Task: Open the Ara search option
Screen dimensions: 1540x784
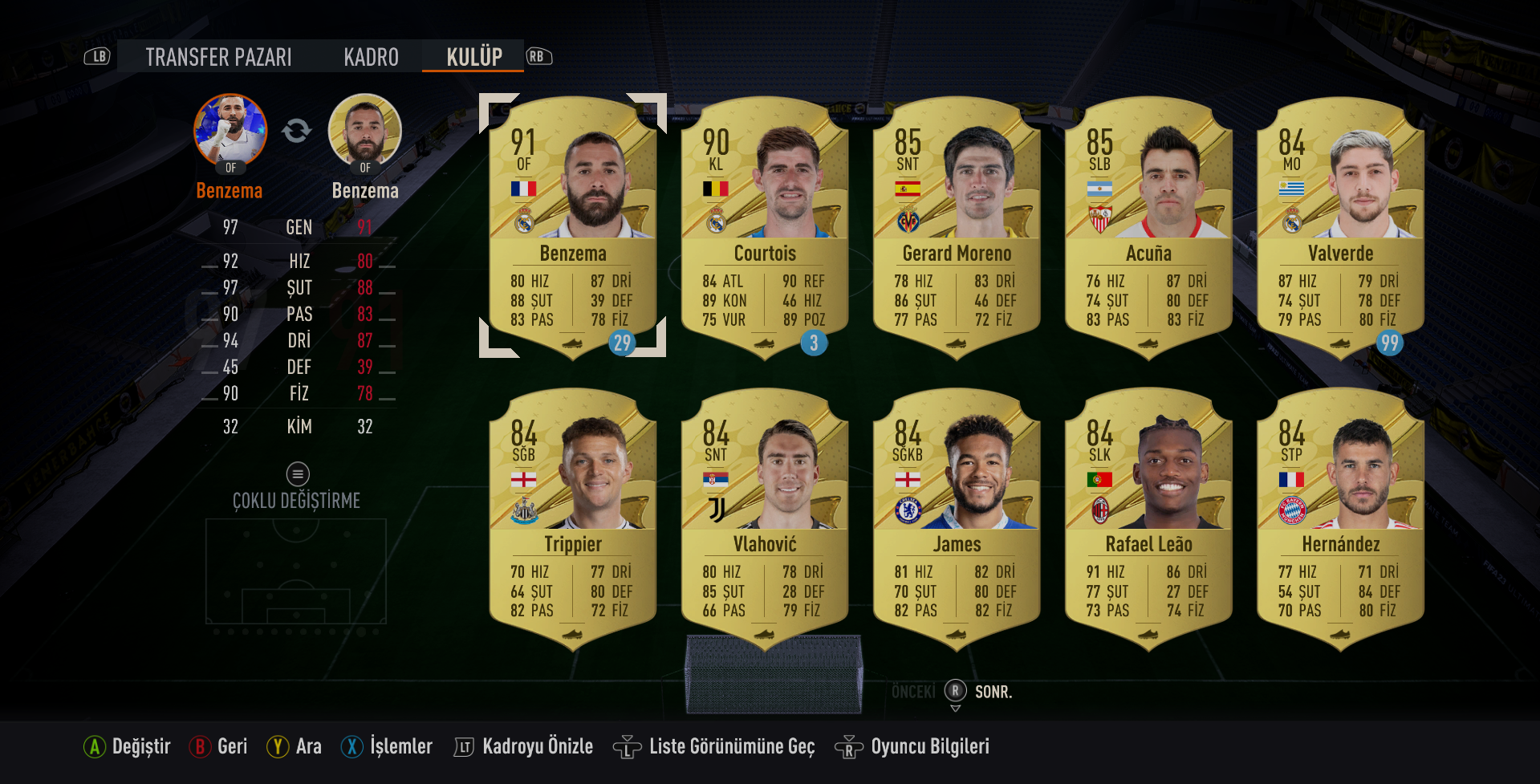Action: [295, 747]
